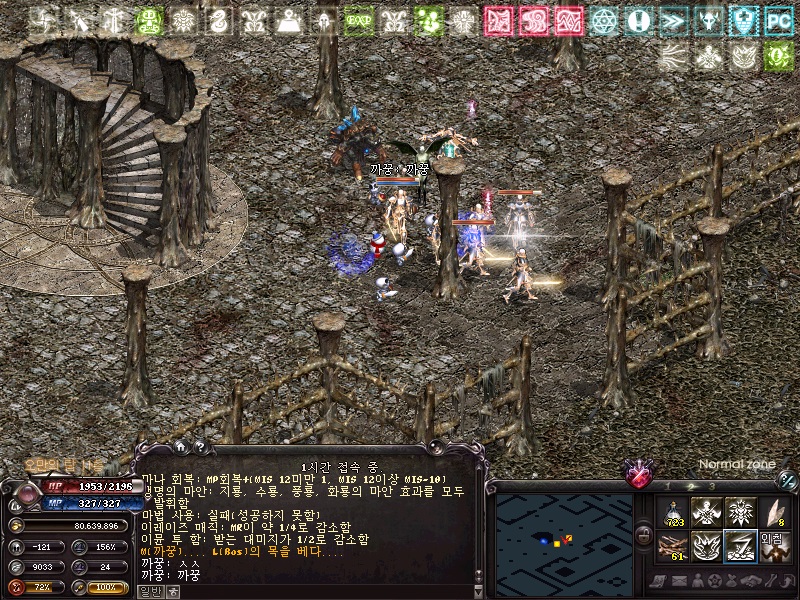Click the home button above the chat
800x600 pixels.
[x=181, y=447]
